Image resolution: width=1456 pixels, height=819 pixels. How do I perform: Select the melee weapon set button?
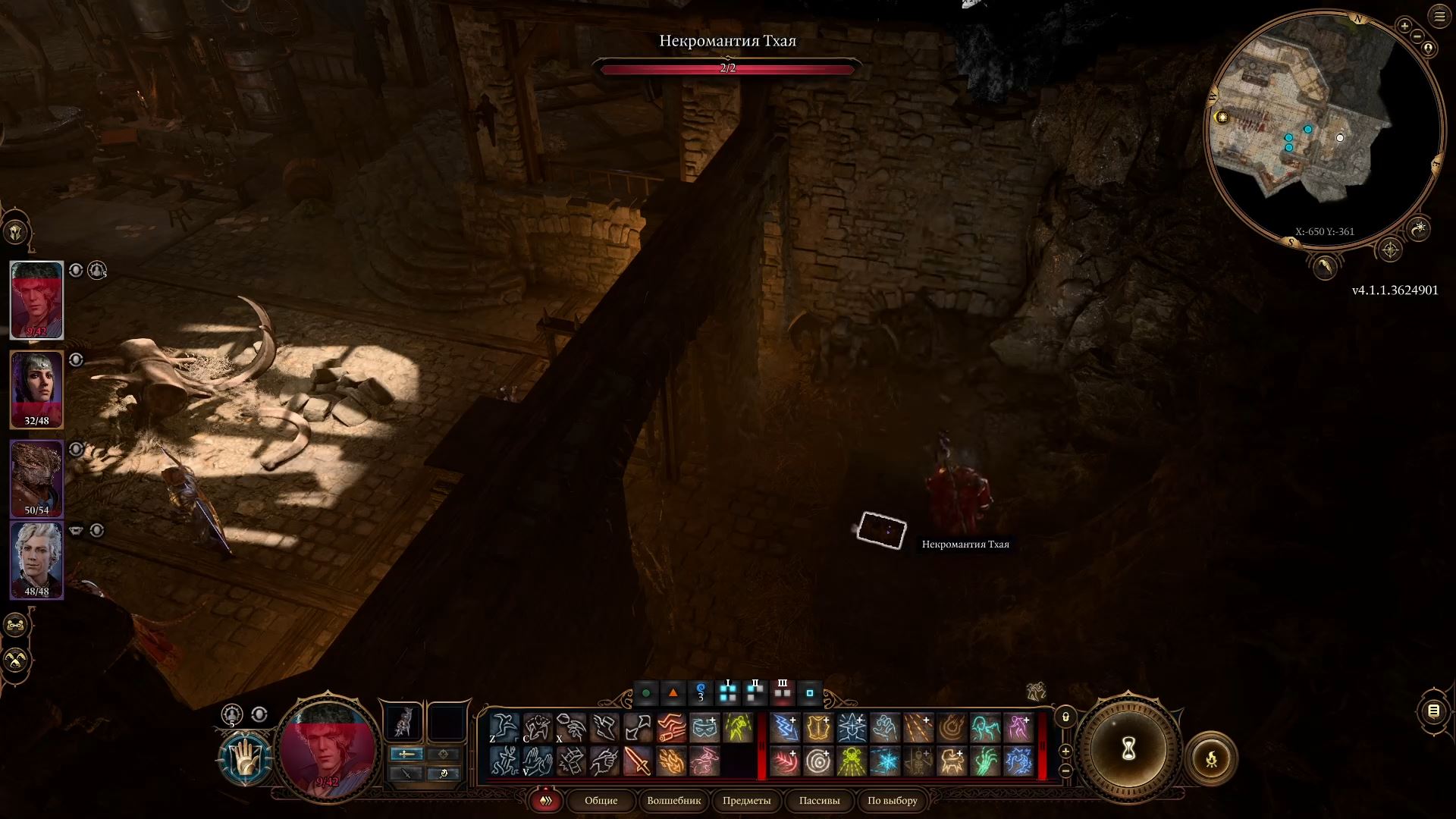pyautogui.click(x=406, y=754)
